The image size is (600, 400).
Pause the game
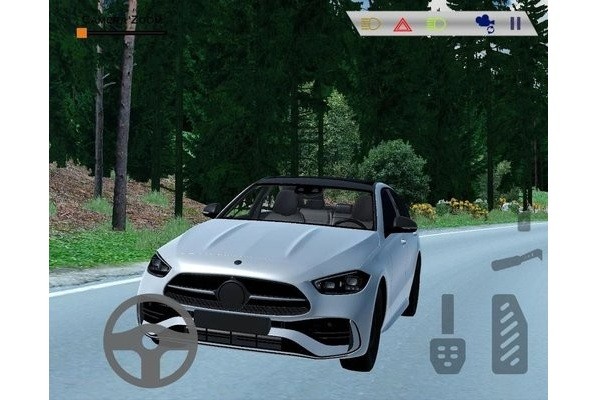click(515, 23)
